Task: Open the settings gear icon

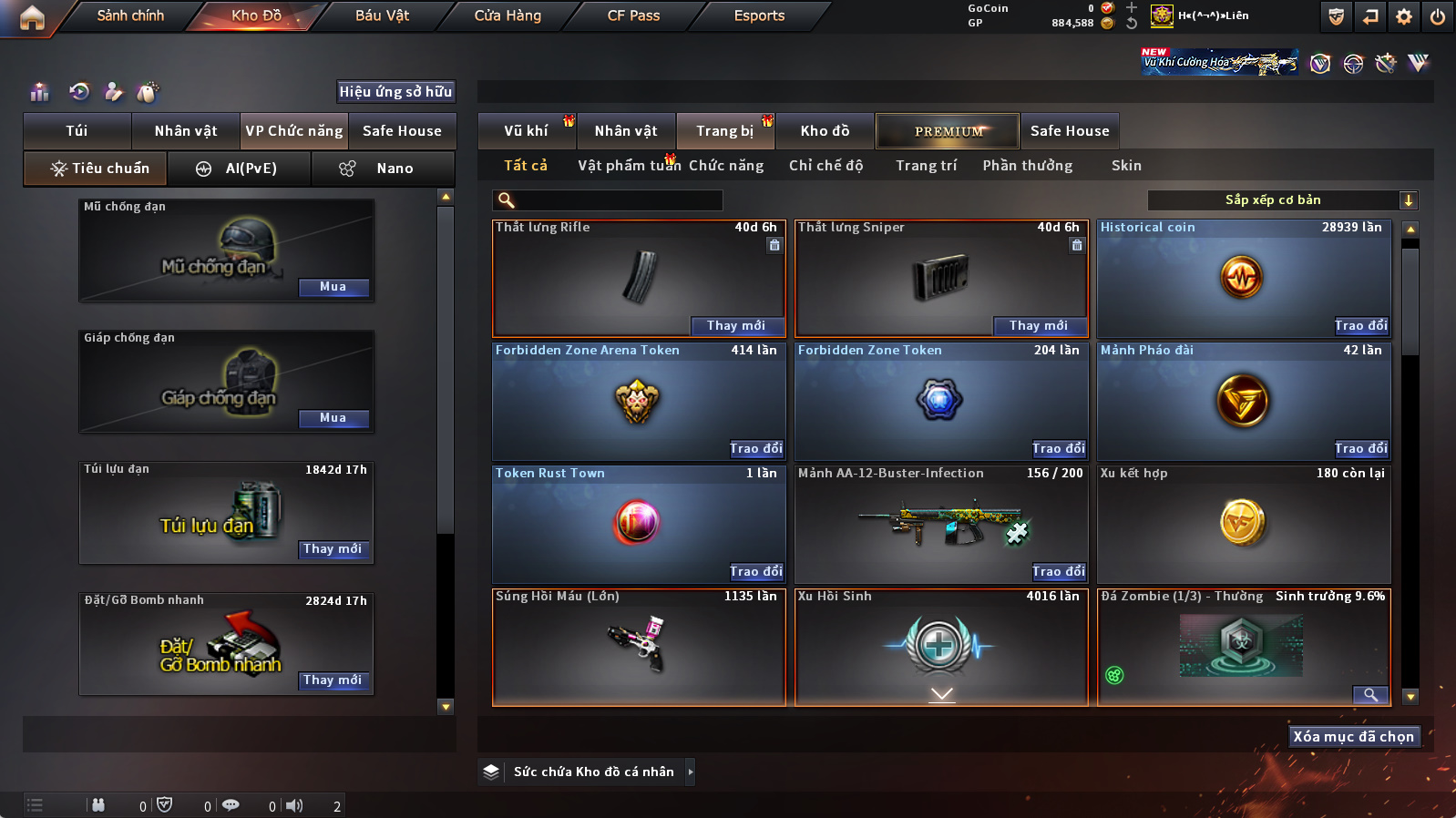Action: tap(1404, 16)
